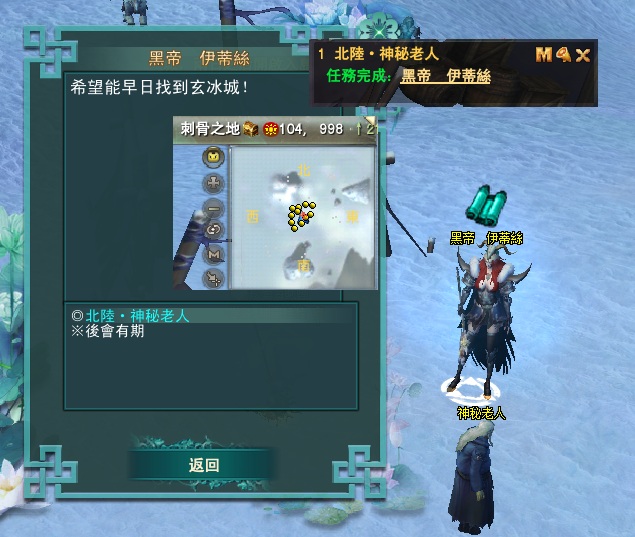Screen dimensions: 635x537
Task: Click the quest tracker's search icon
Action: point(563,55)
